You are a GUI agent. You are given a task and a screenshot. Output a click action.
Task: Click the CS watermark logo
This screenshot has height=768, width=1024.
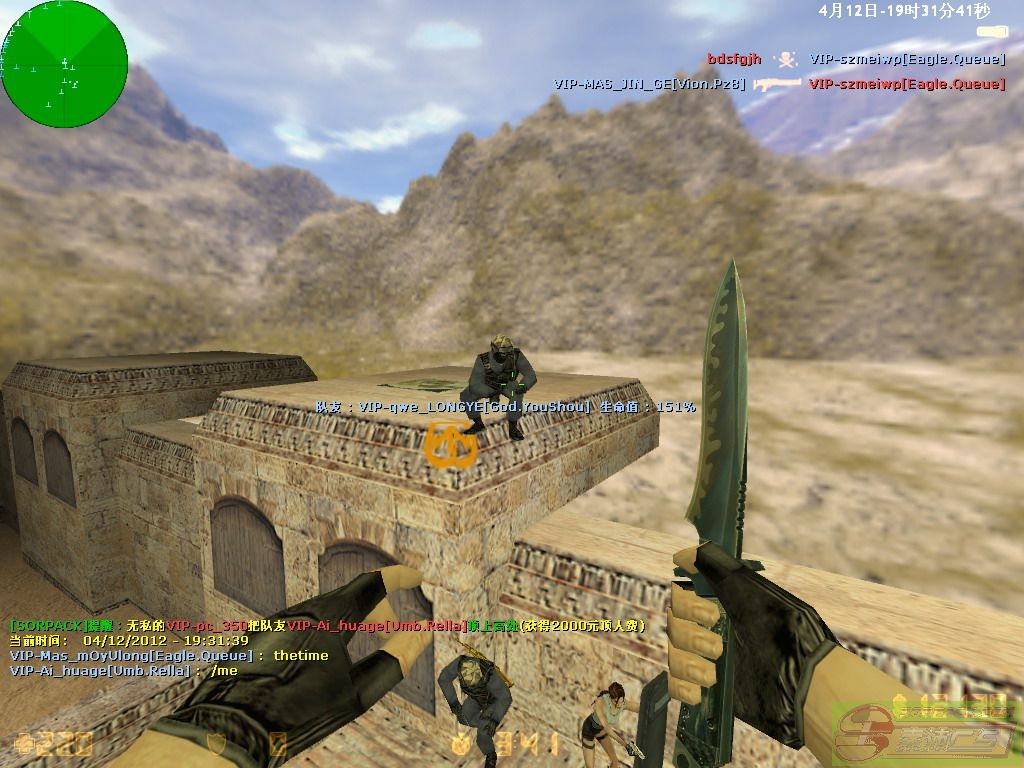tap(928, 733)
